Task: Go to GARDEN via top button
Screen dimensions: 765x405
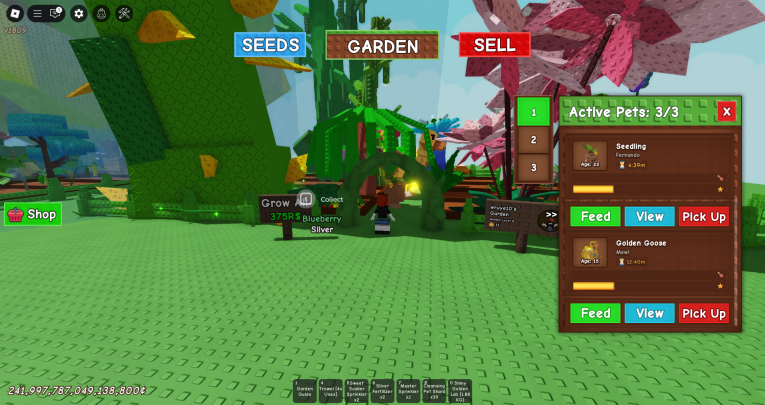Action: pyautogui.click(x=382, y=46)
